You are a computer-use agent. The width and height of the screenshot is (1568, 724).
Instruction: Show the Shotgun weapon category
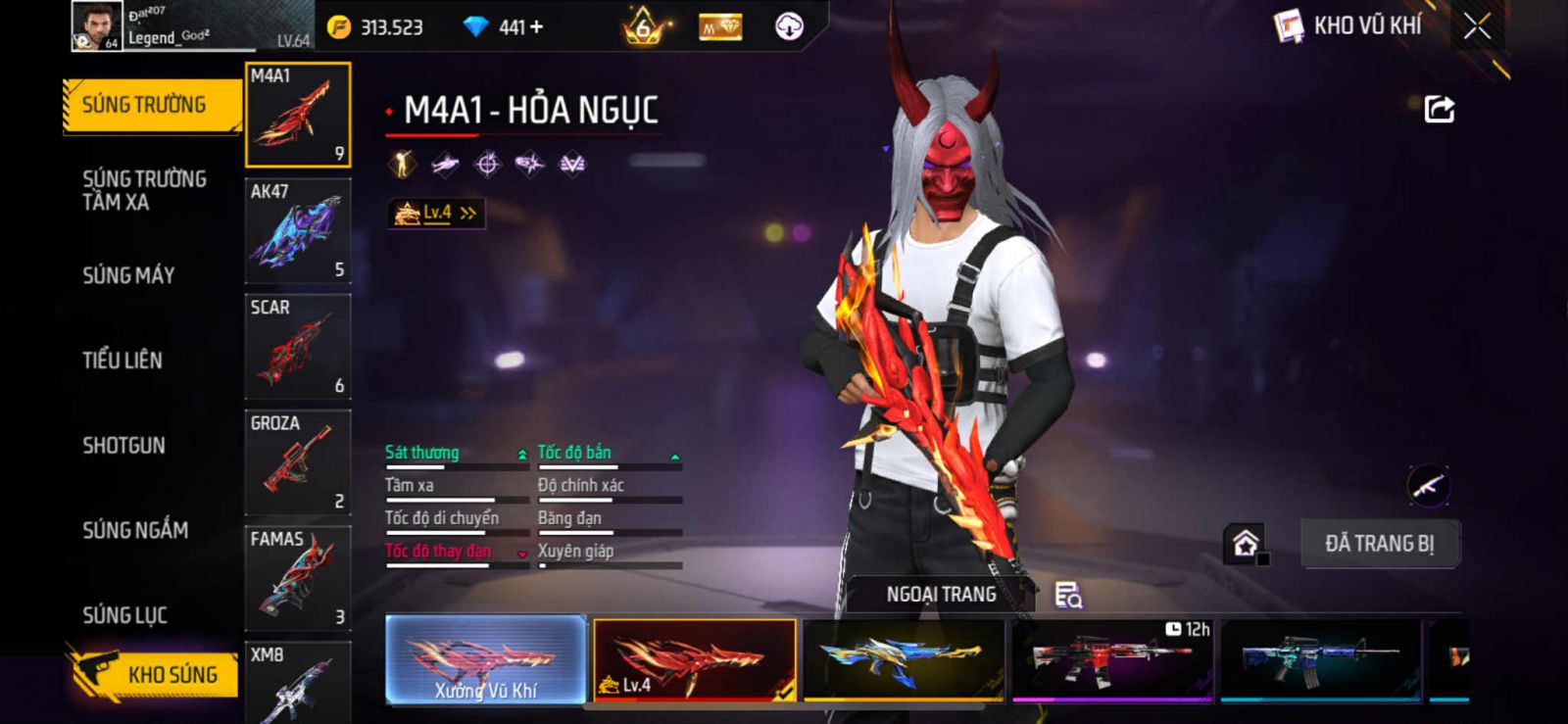click(123, 446)
